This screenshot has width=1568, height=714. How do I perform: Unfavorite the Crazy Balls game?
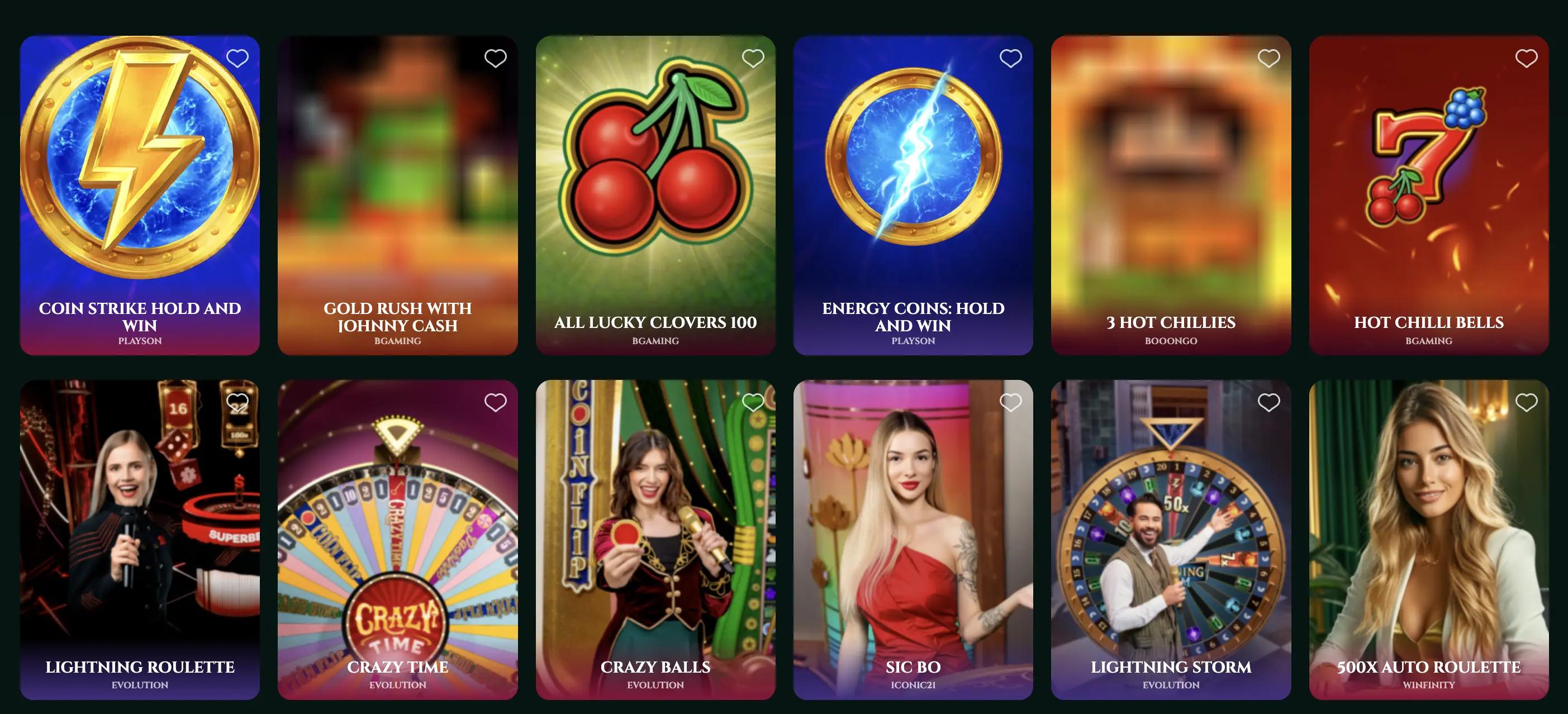[754, 402]
